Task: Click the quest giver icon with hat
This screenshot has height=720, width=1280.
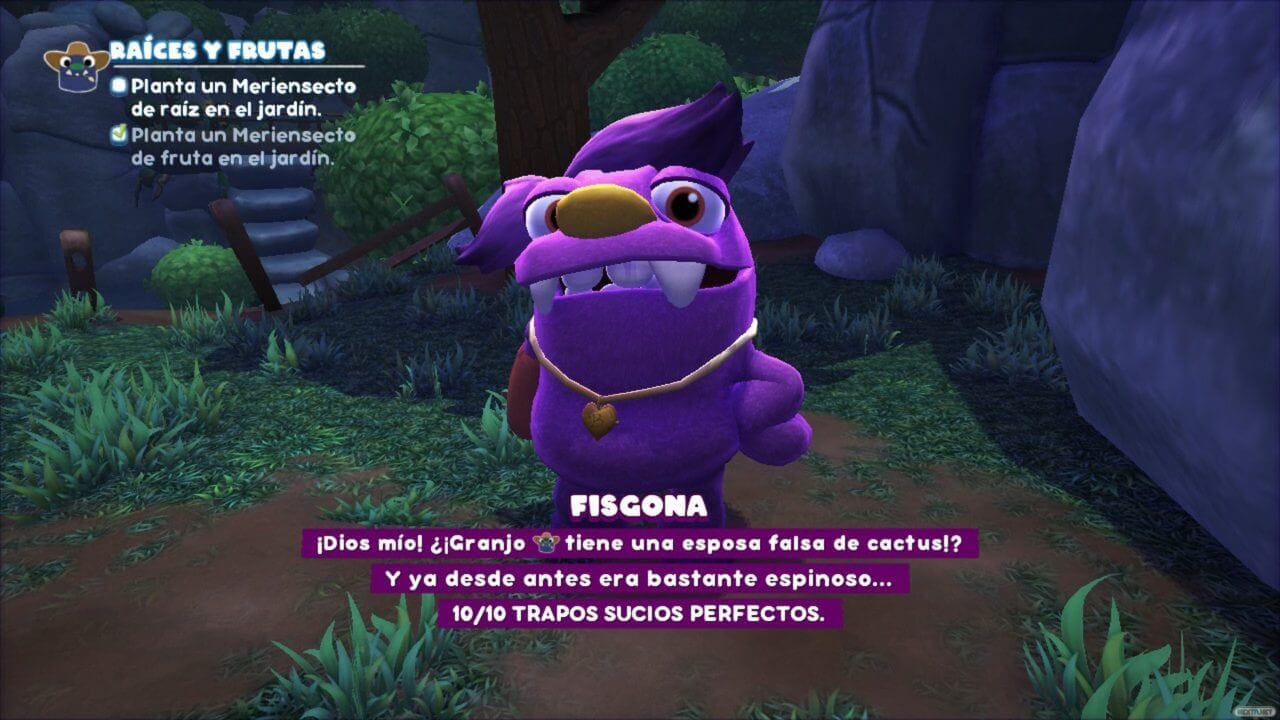Action: coord(76,66)
